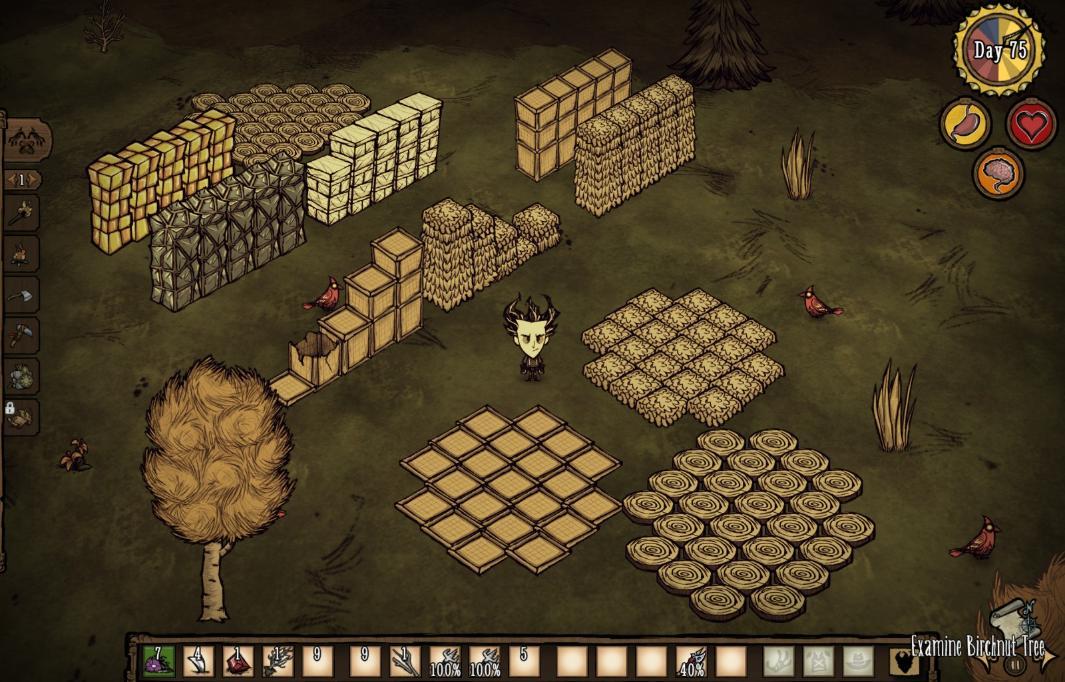Pause the game with the pause button
Image resolution: width=1065 pixels, height=682 pixels.
(1016, 662)
